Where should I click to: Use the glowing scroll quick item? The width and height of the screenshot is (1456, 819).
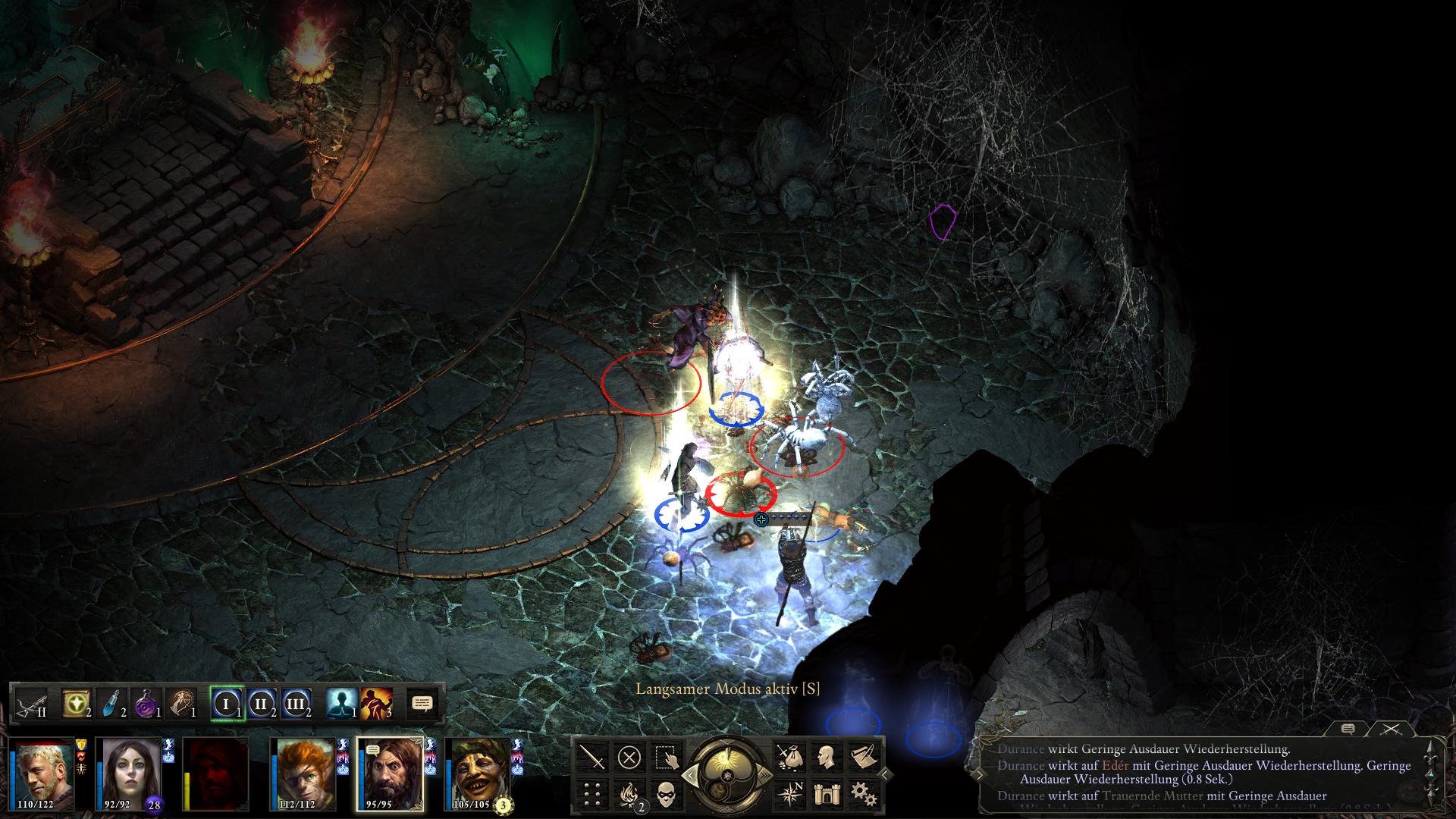(77, 703)
